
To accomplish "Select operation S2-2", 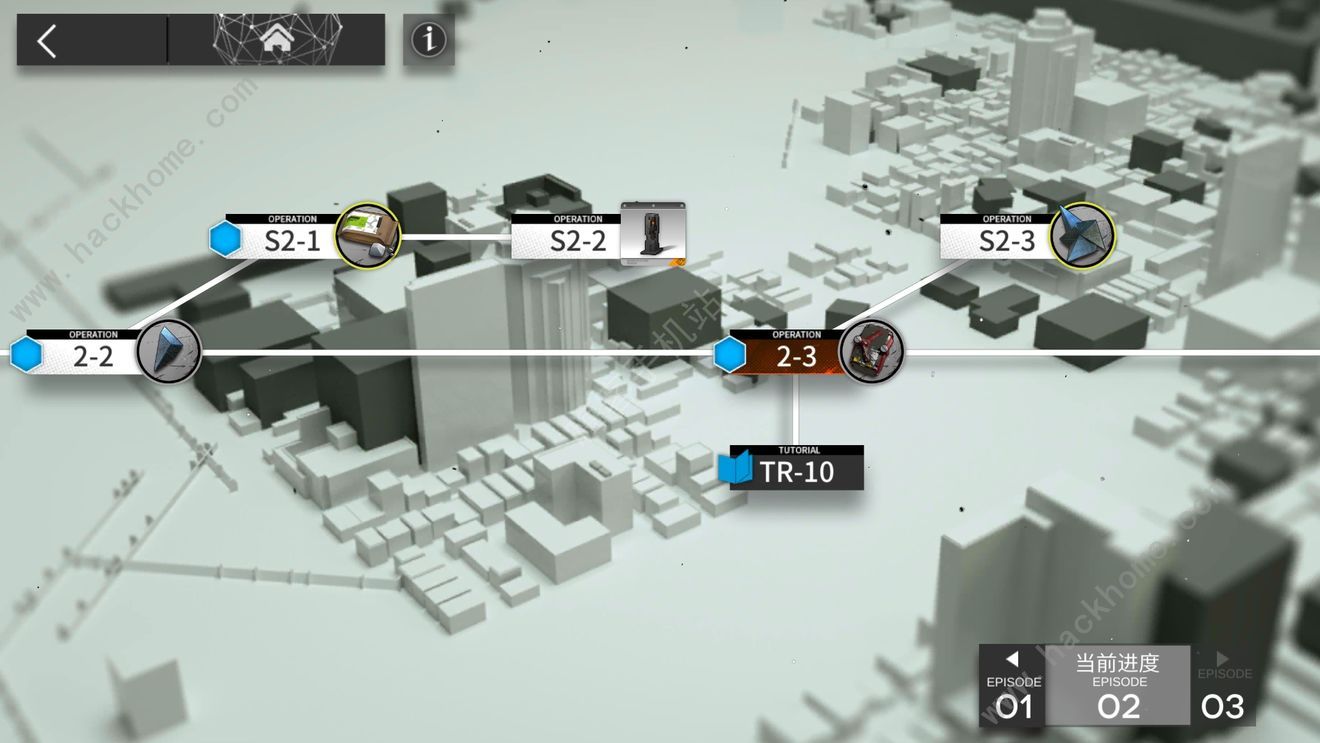I will point(578,240).
